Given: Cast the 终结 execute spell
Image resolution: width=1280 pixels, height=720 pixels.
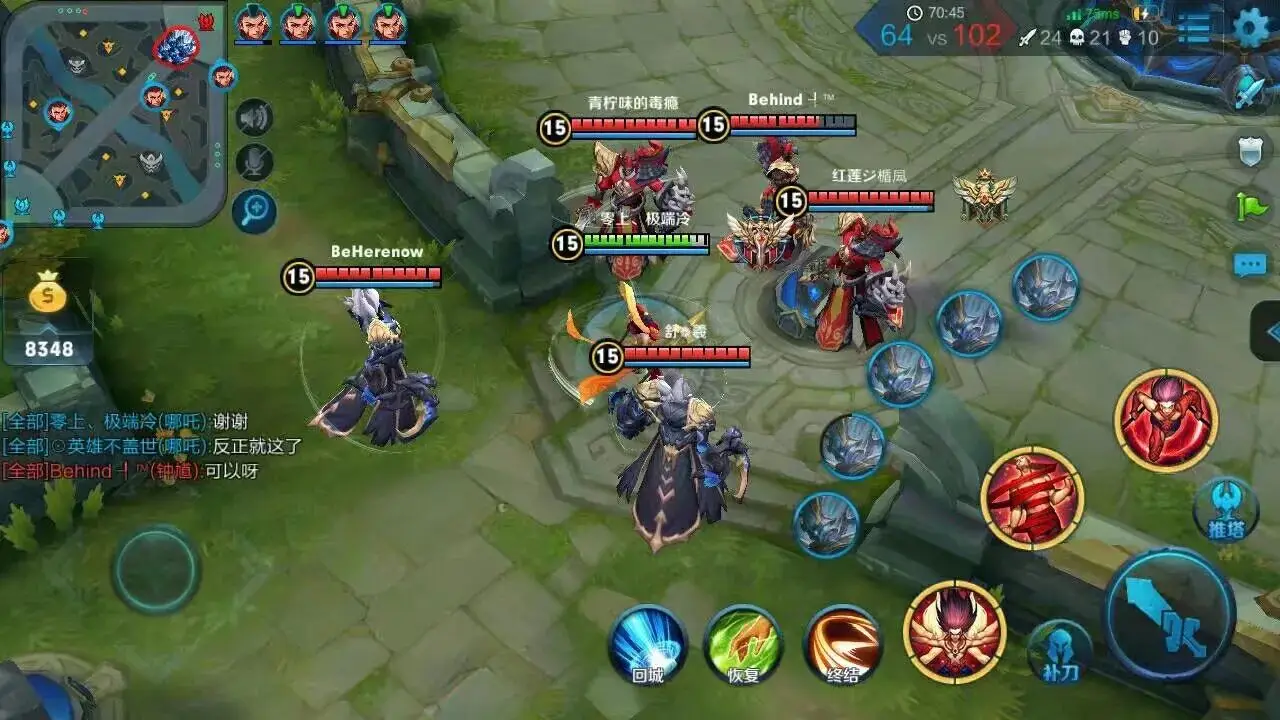Looking at the screenshot, I should [x=843, y=643].
